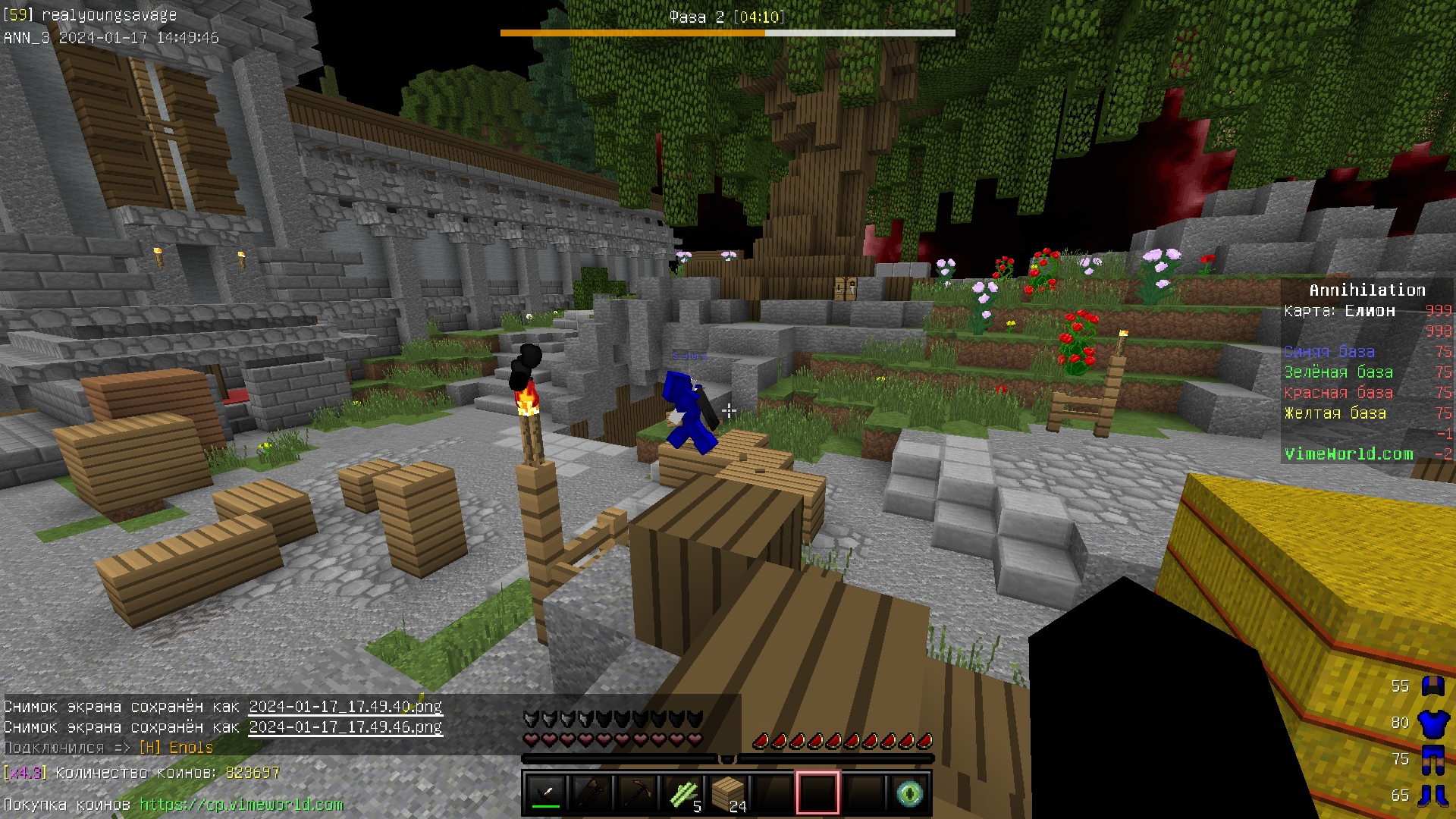Viewport: 1456px width, 819px height.
Task: Open the cp.vimeworld.com coin purchase link
Action: [x=241, y=805]
